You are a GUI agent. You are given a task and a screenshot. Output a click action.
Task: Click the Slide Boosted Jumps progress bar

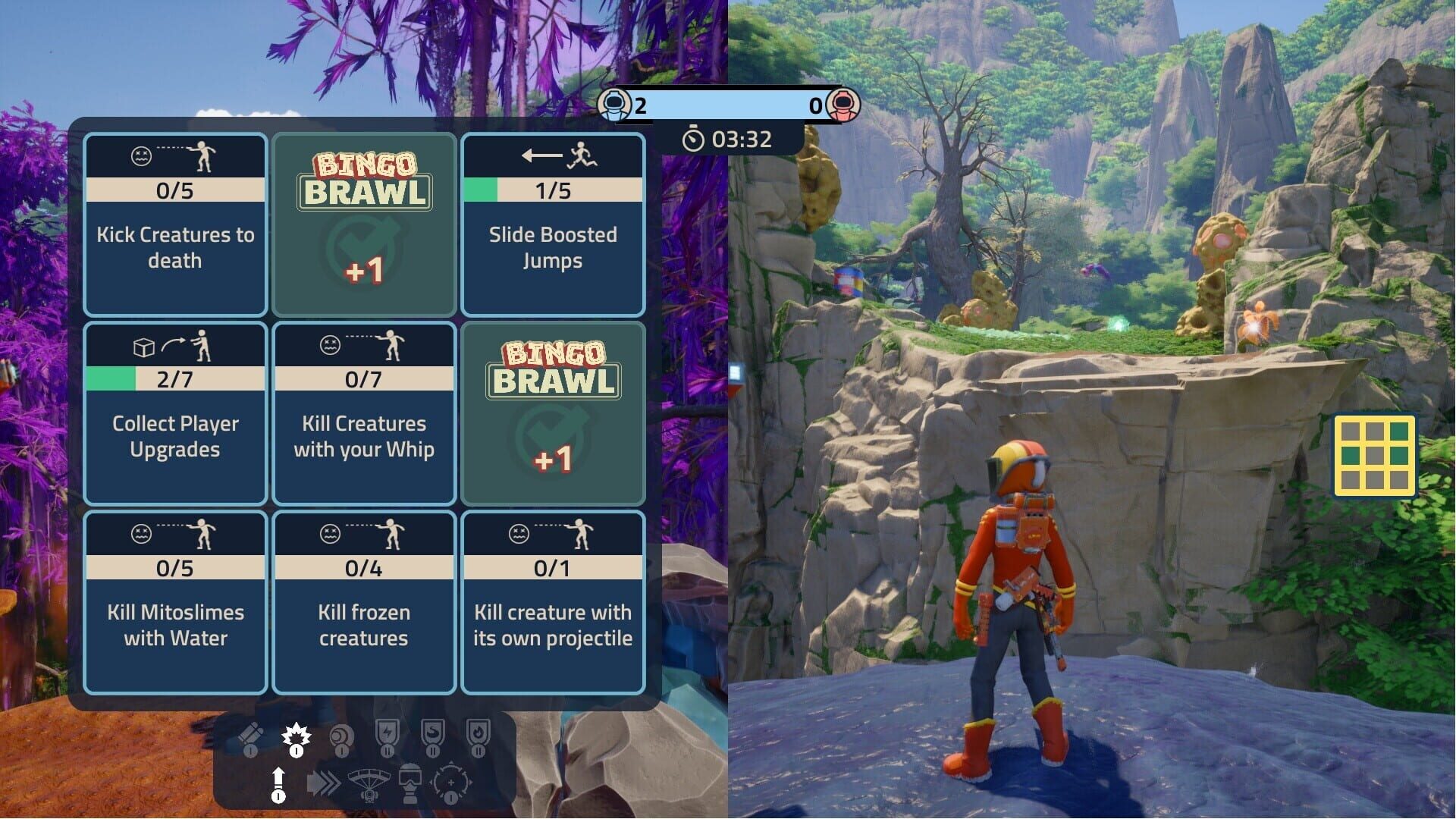coord(553,190)
